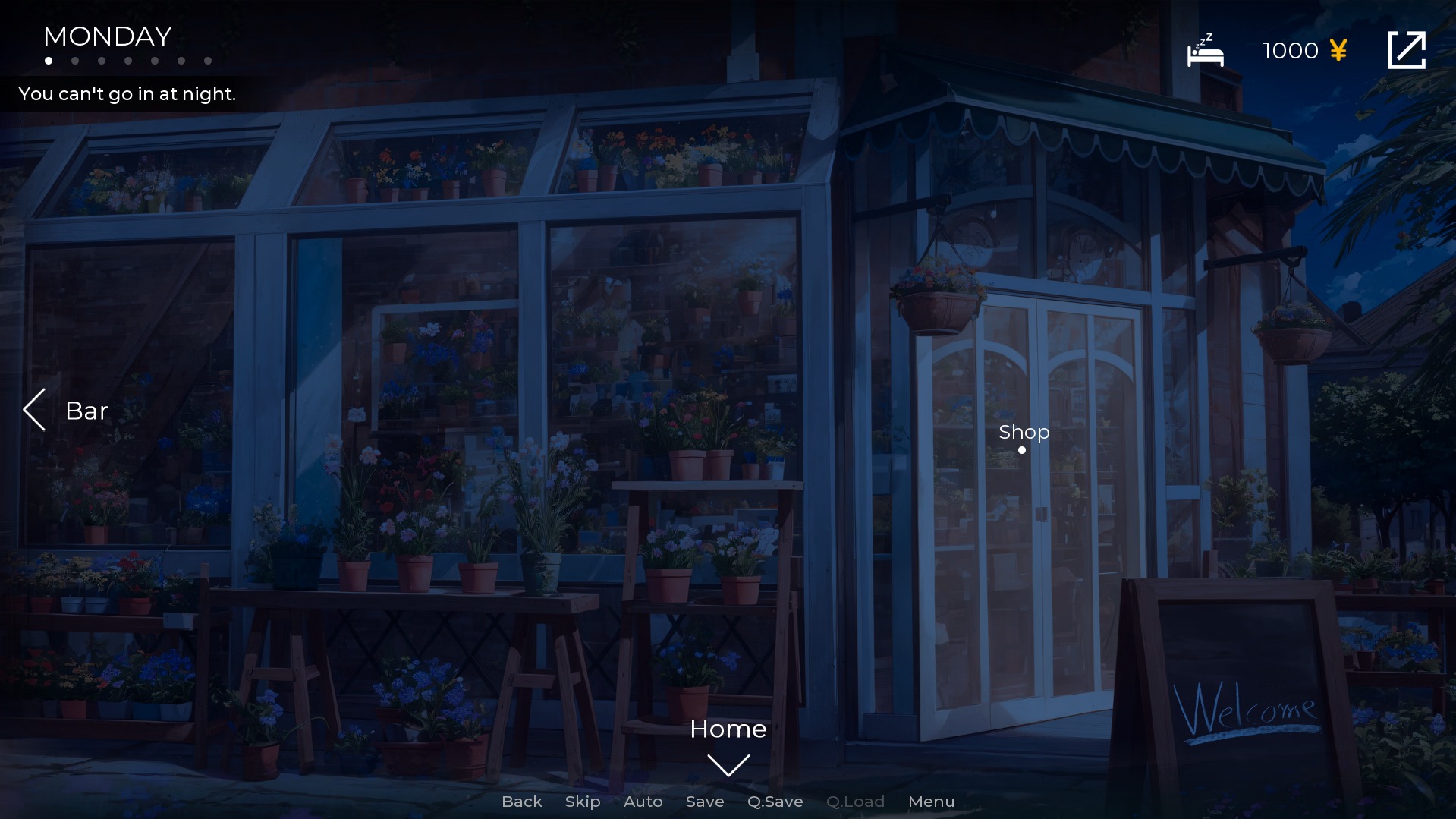Click the sleeping bed icon
1456x819 pixels.
pos(1205,51)
